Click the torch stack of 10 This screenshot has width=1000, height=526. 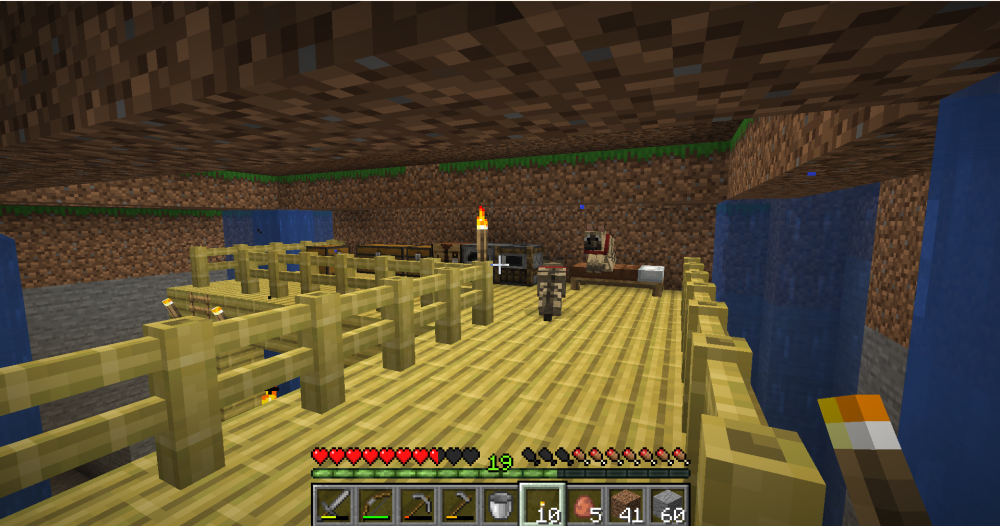[543, 505]
